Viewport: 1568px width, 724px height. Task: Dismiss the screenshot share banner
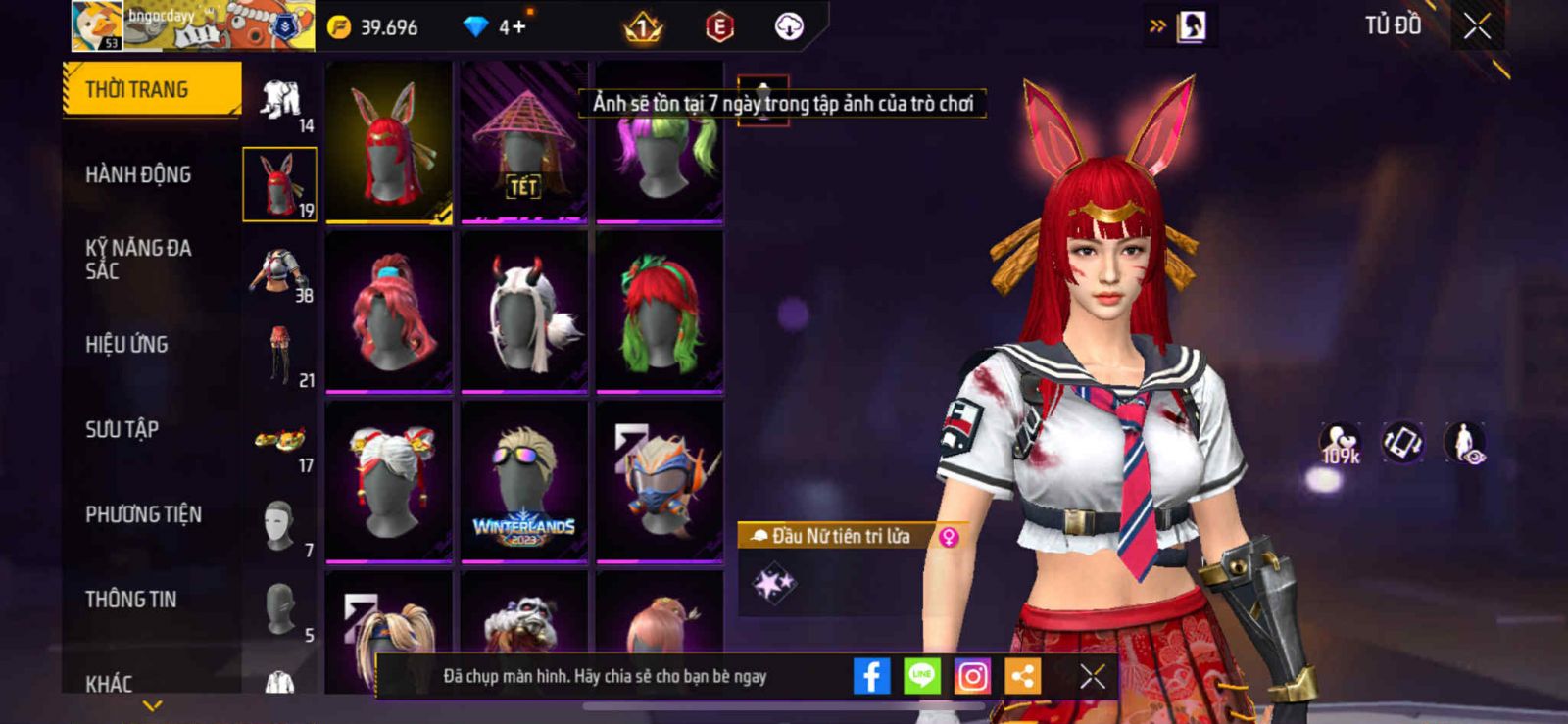(1092, 676)
